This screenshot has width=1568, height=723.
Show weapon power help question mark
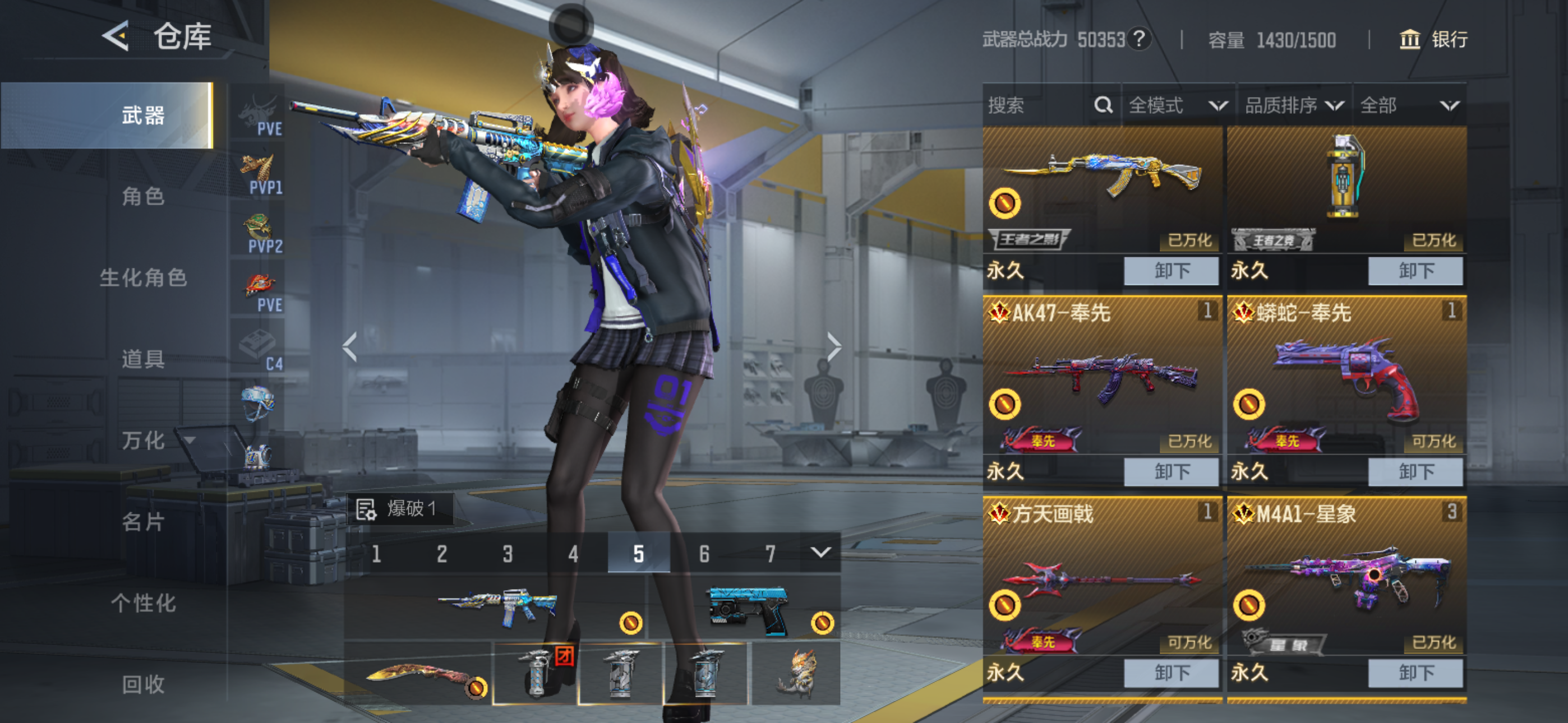point(1139,39)
